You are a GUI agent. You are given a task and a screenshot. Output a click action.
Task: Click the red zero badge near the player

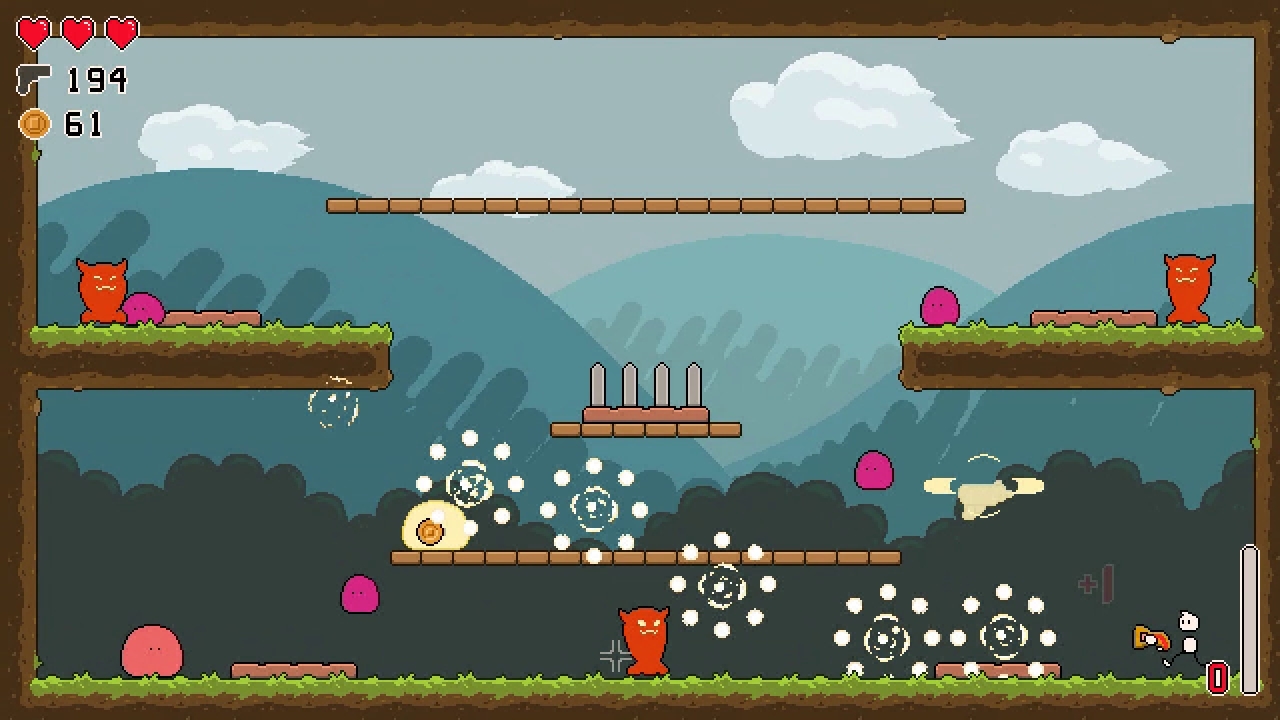[1217, 678]
